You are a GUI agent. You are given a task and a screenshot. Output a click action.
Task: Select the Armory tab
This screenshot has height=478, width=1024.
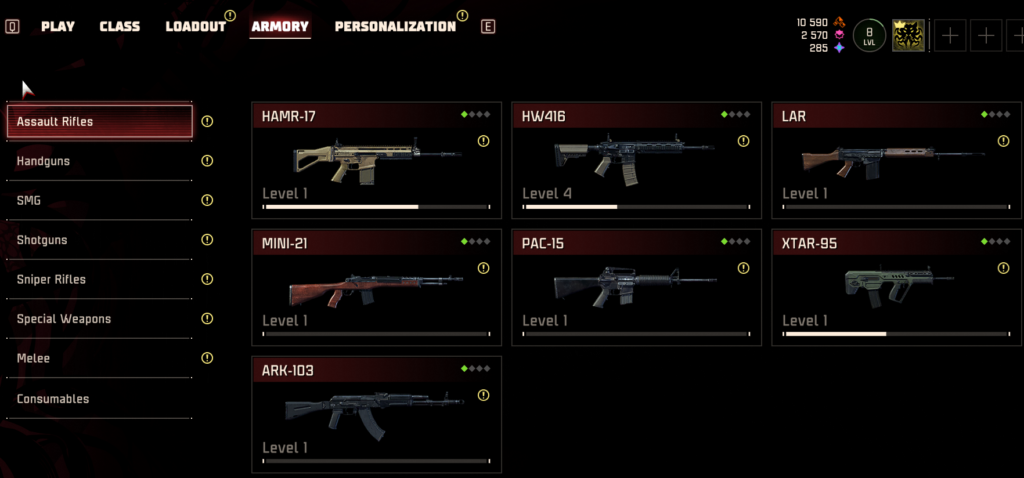click(x=280, y=26)
